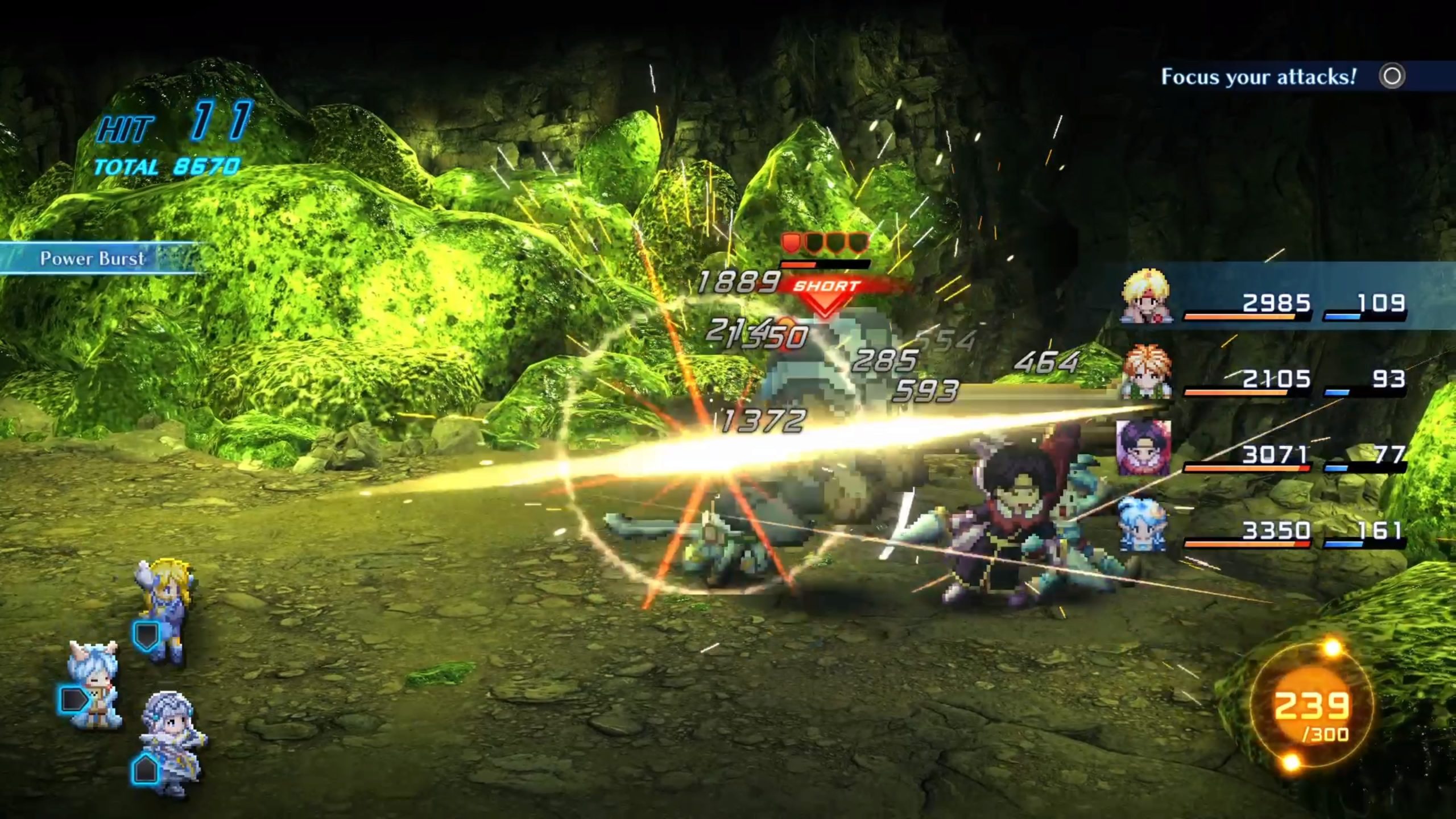
Task: Pick the blue-haired party member portrait
Action: click(1143, 524)
